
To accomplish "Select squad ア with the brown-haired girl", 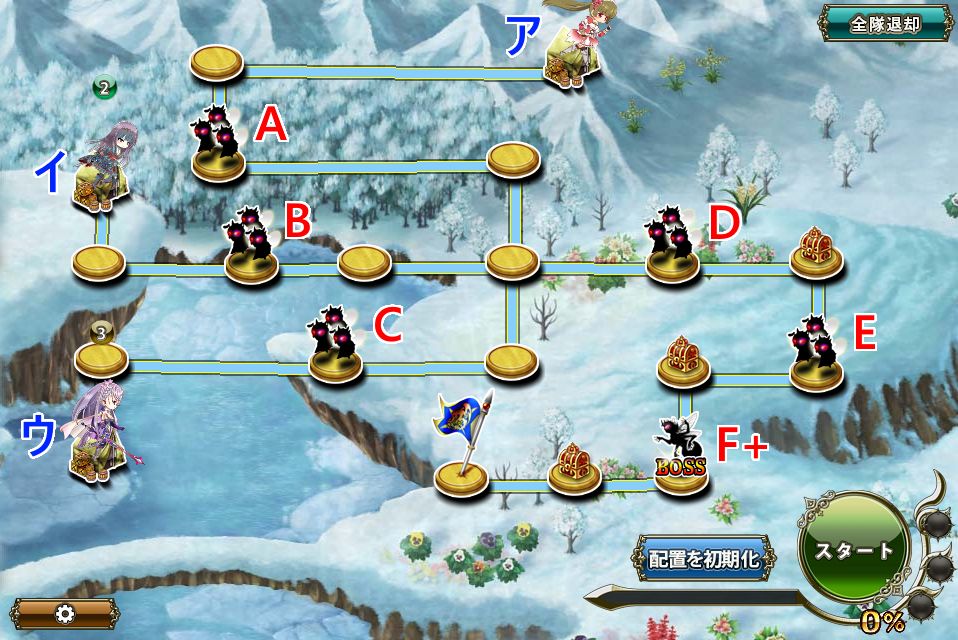I will pyautogui.click(x=571, y=52).
